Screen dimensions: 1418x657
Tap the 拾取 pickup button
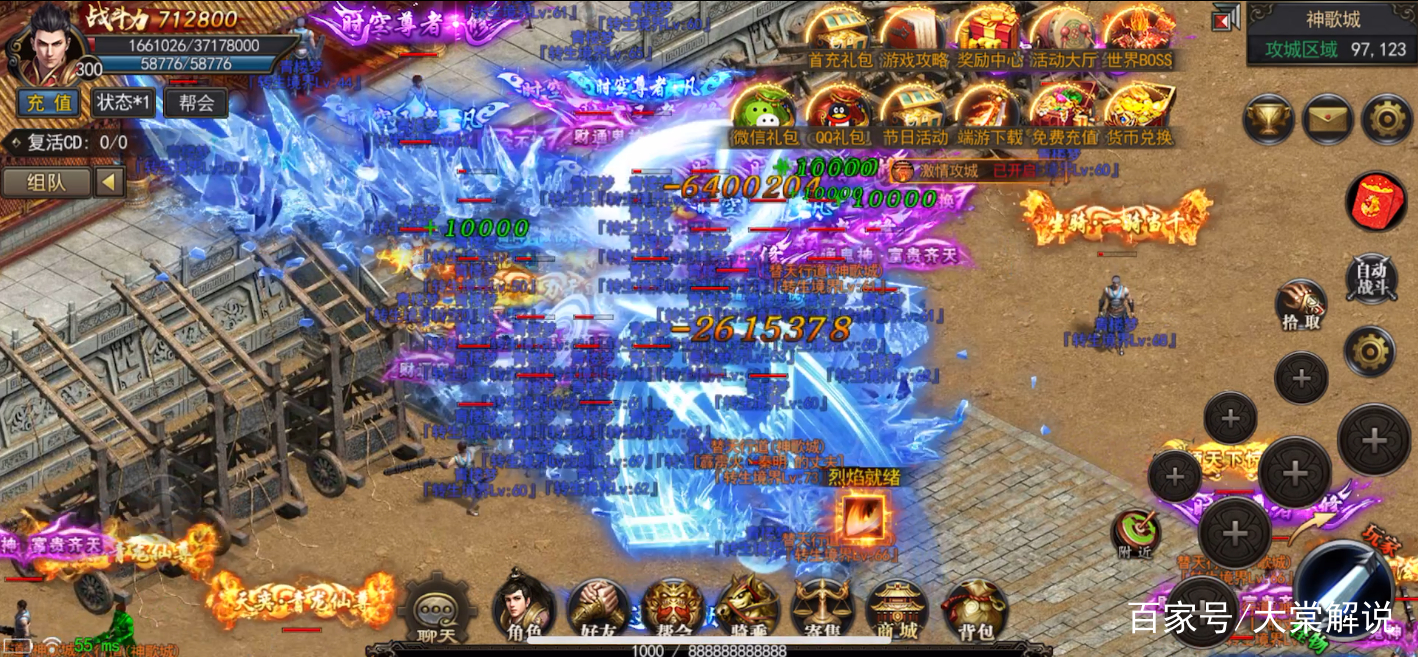[x=1302, y=305]
